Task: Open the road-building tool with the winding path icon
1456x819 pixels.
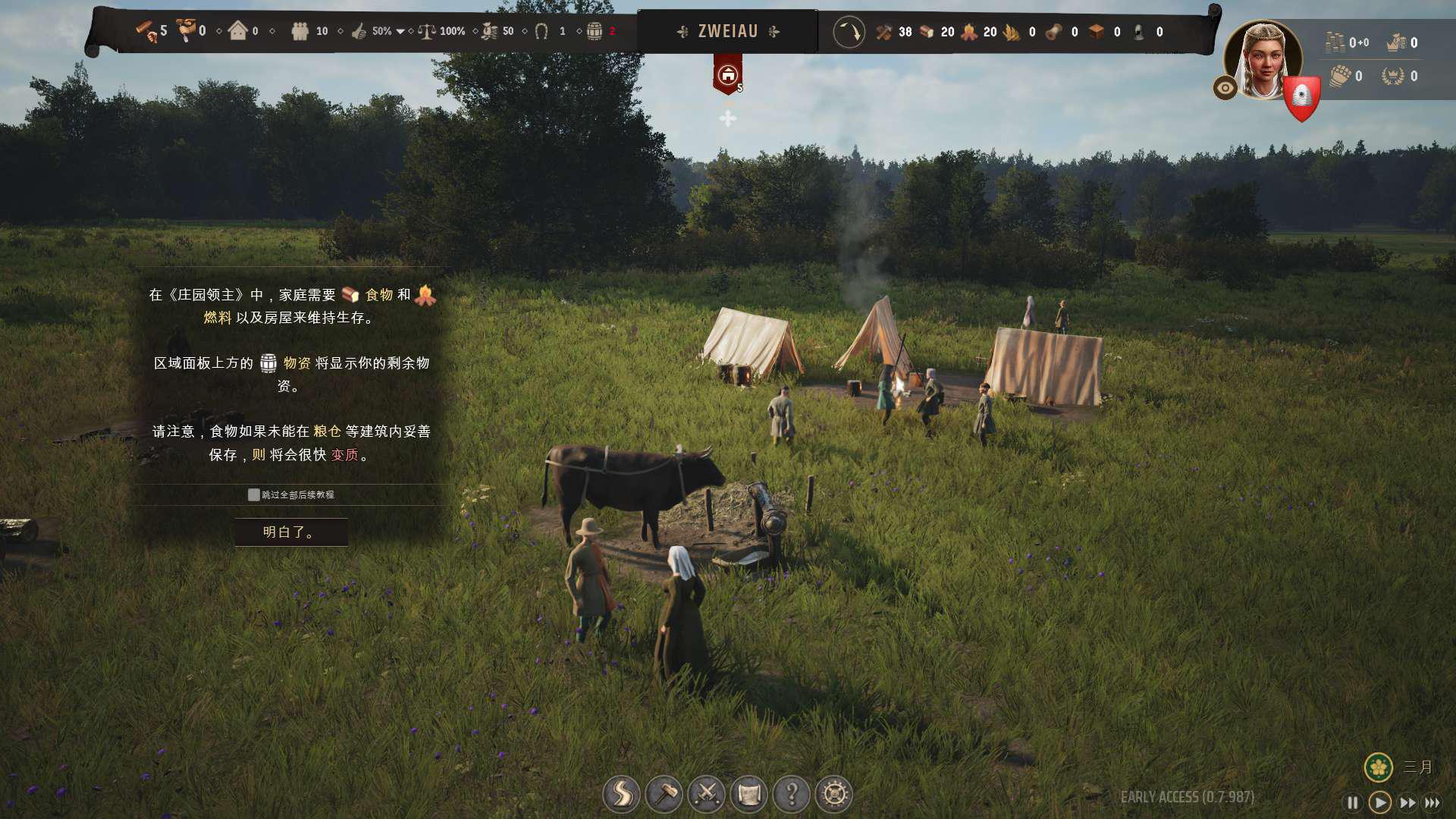Action: pyautogui.click(x=621, y=795)
